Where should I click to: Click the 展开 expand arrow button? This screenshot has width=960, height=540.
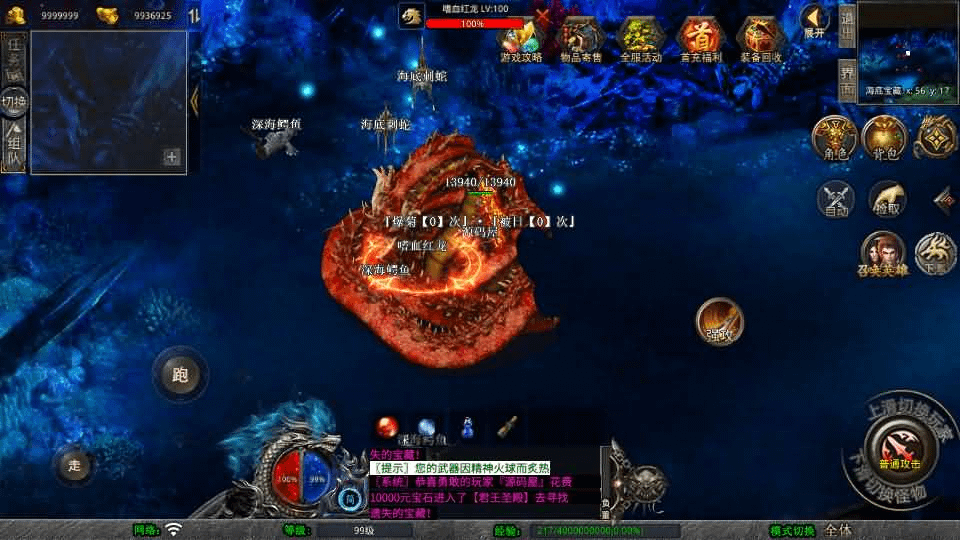(815, 20)
